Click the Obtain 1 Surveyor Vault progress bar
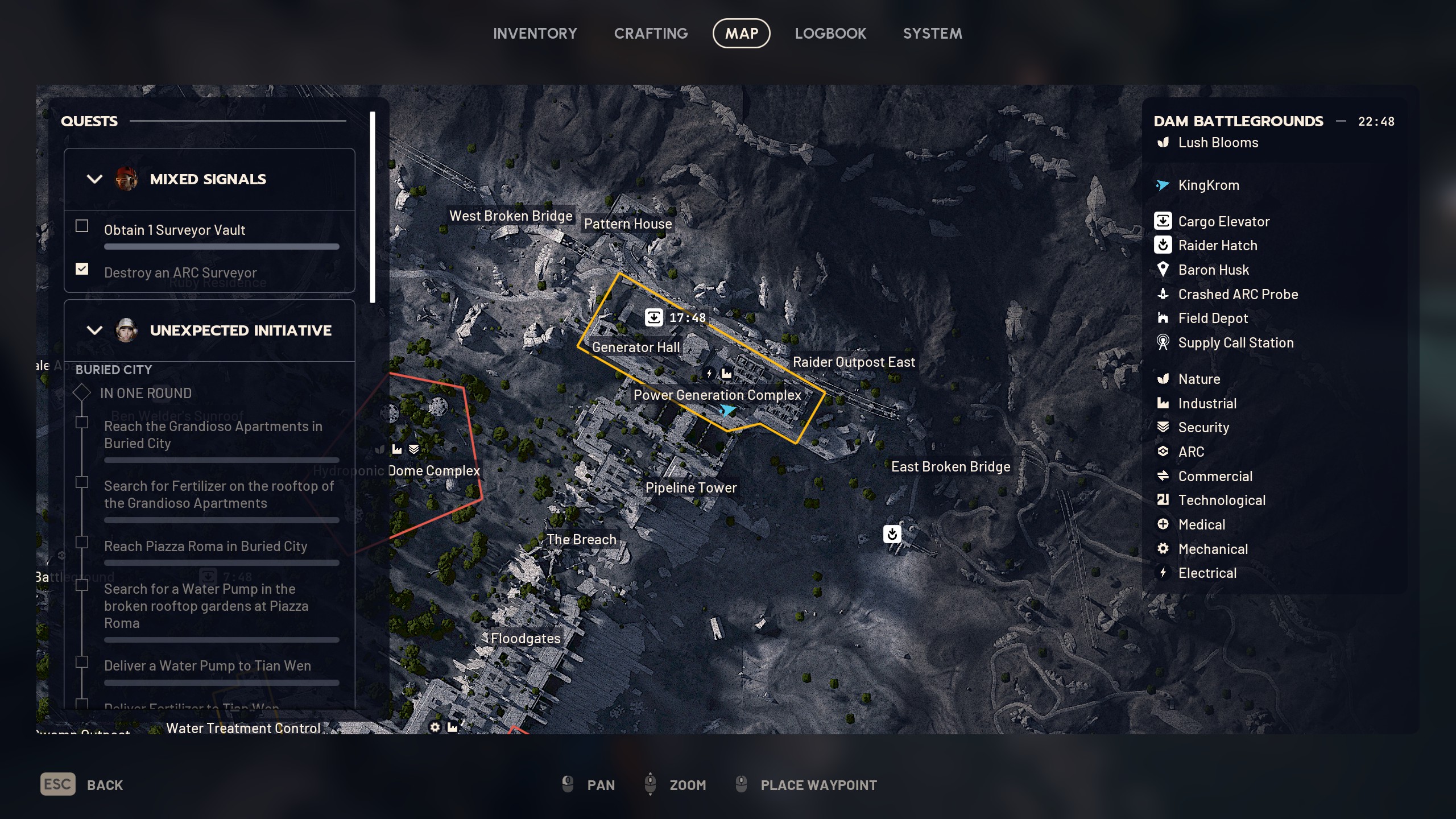 [221, 246]
